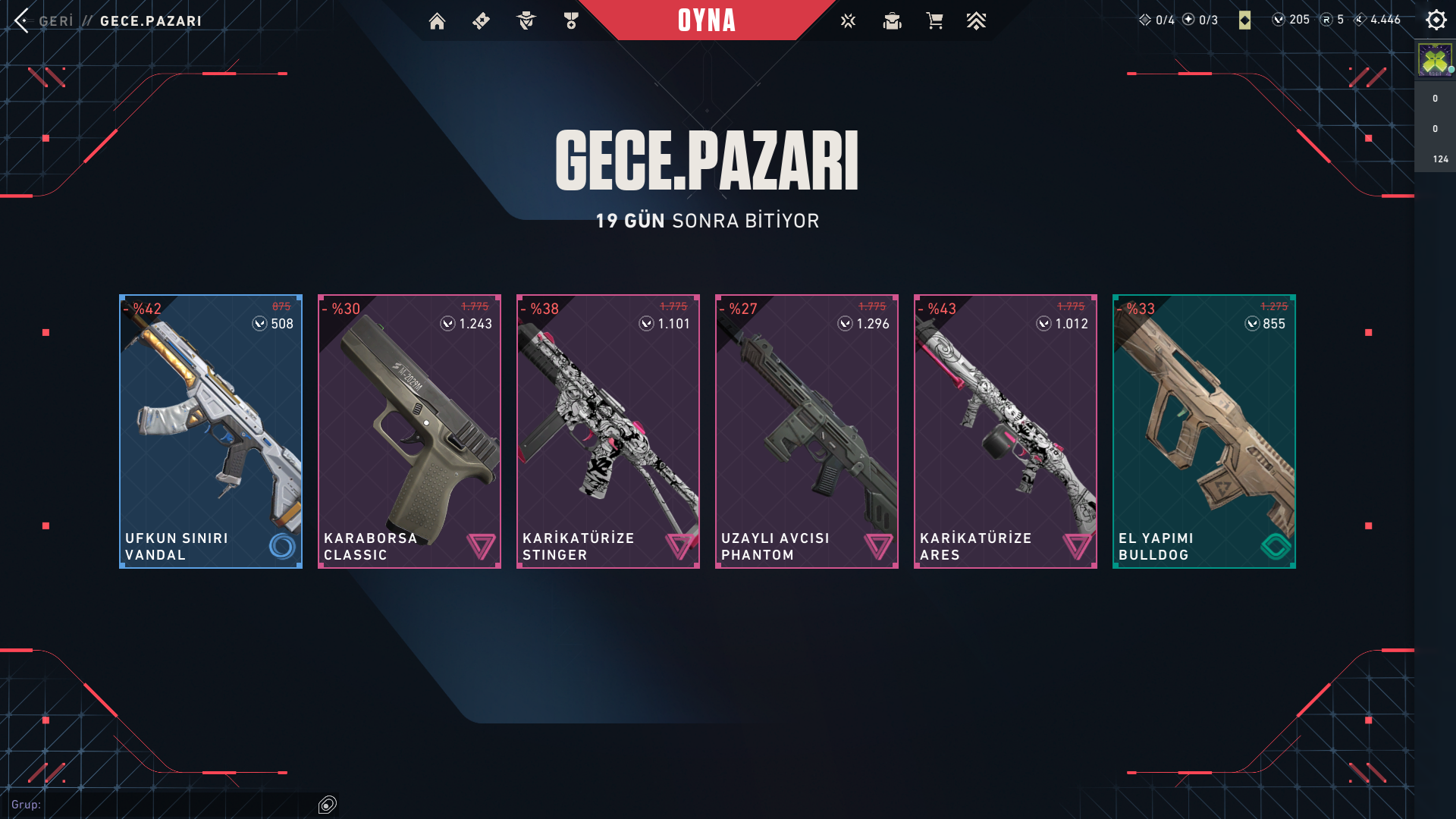Open the Karikatürize Ares offer
Image resolution: width=1456 pixels, height=819 pixels.
click(x=1006, y=431)
